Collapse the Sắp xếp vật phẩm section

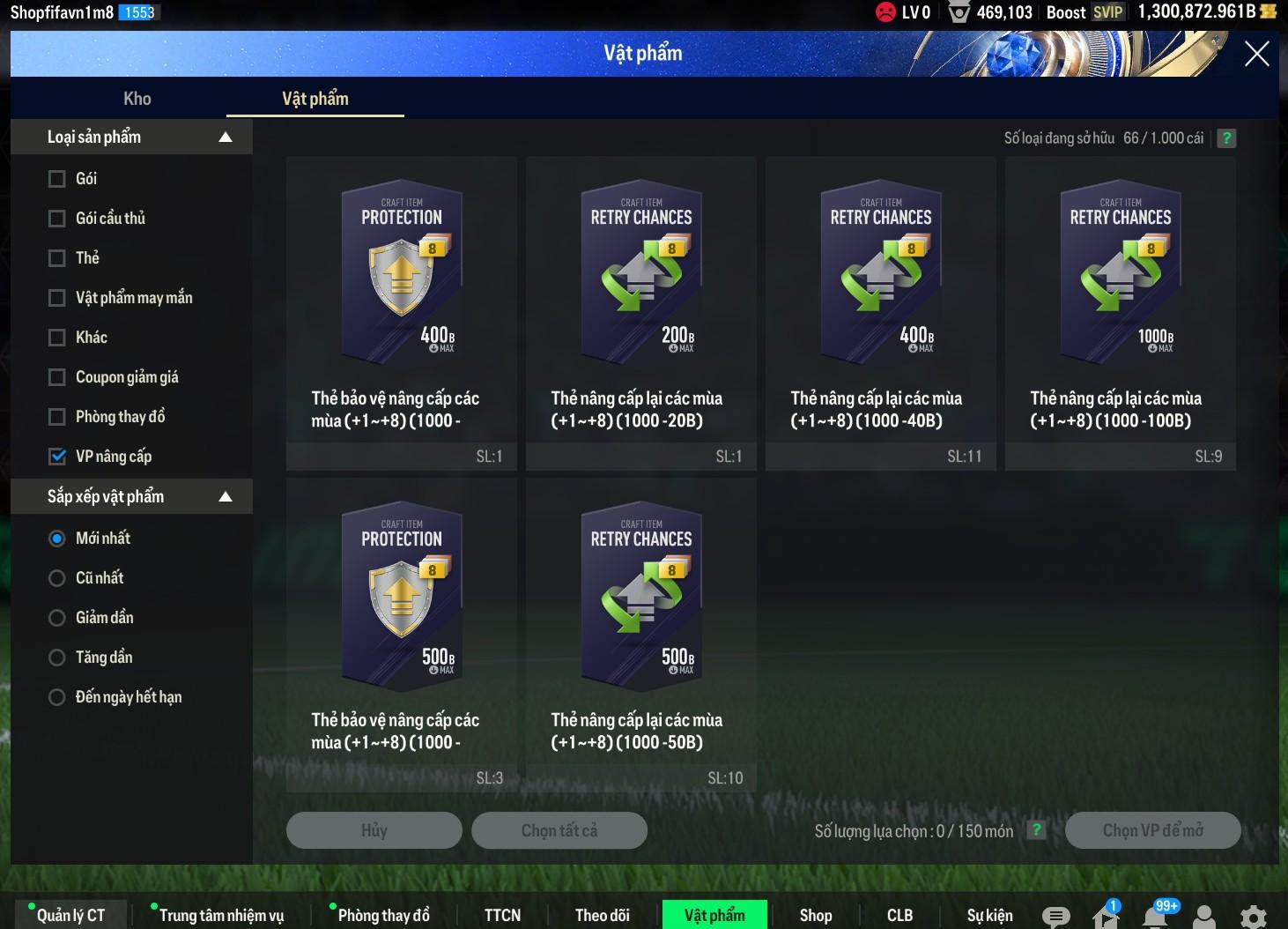[226, 497]
